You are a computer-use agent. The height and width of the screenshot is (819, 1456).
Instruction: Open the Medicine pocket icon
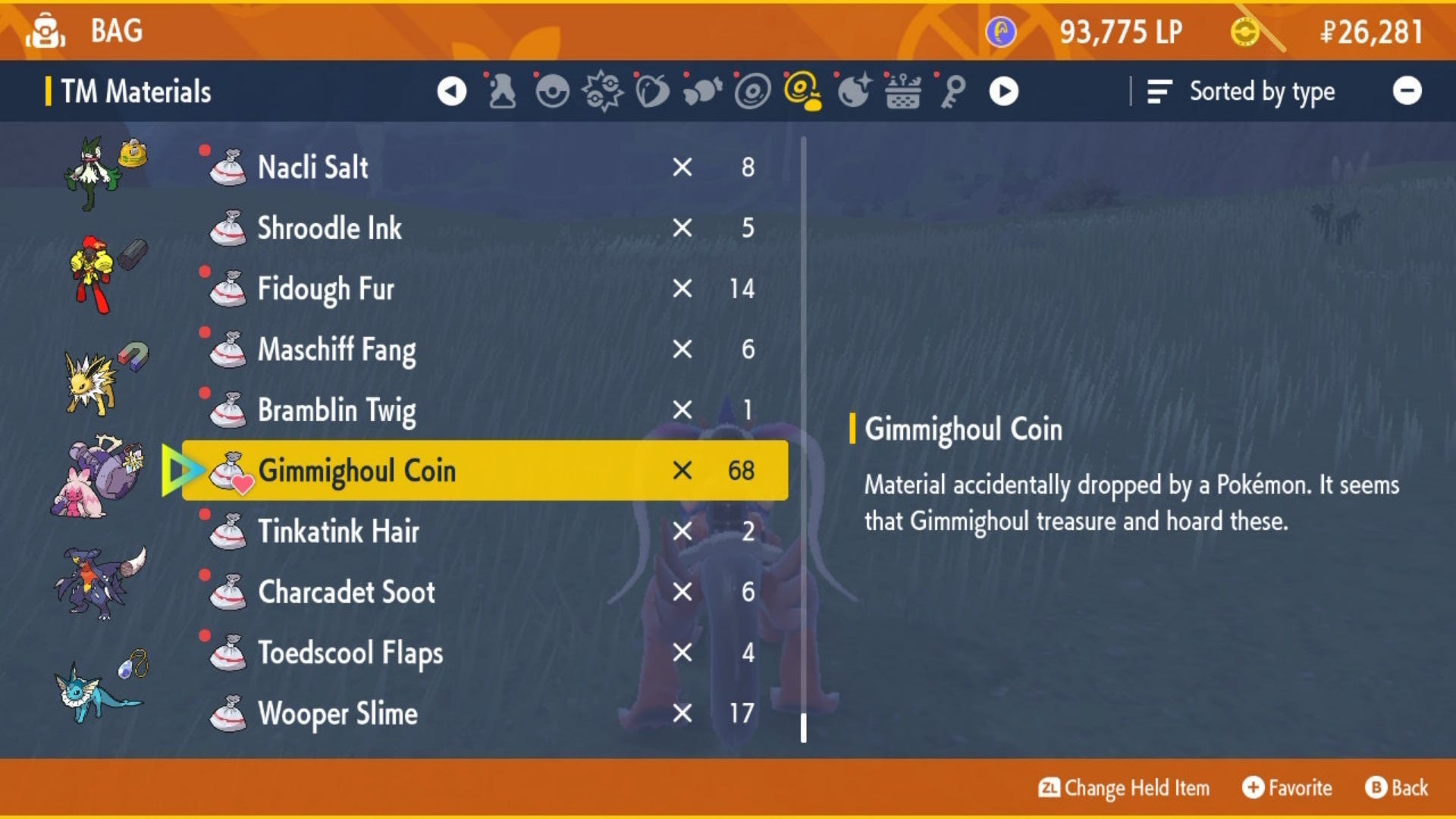(x=503, y=91)
